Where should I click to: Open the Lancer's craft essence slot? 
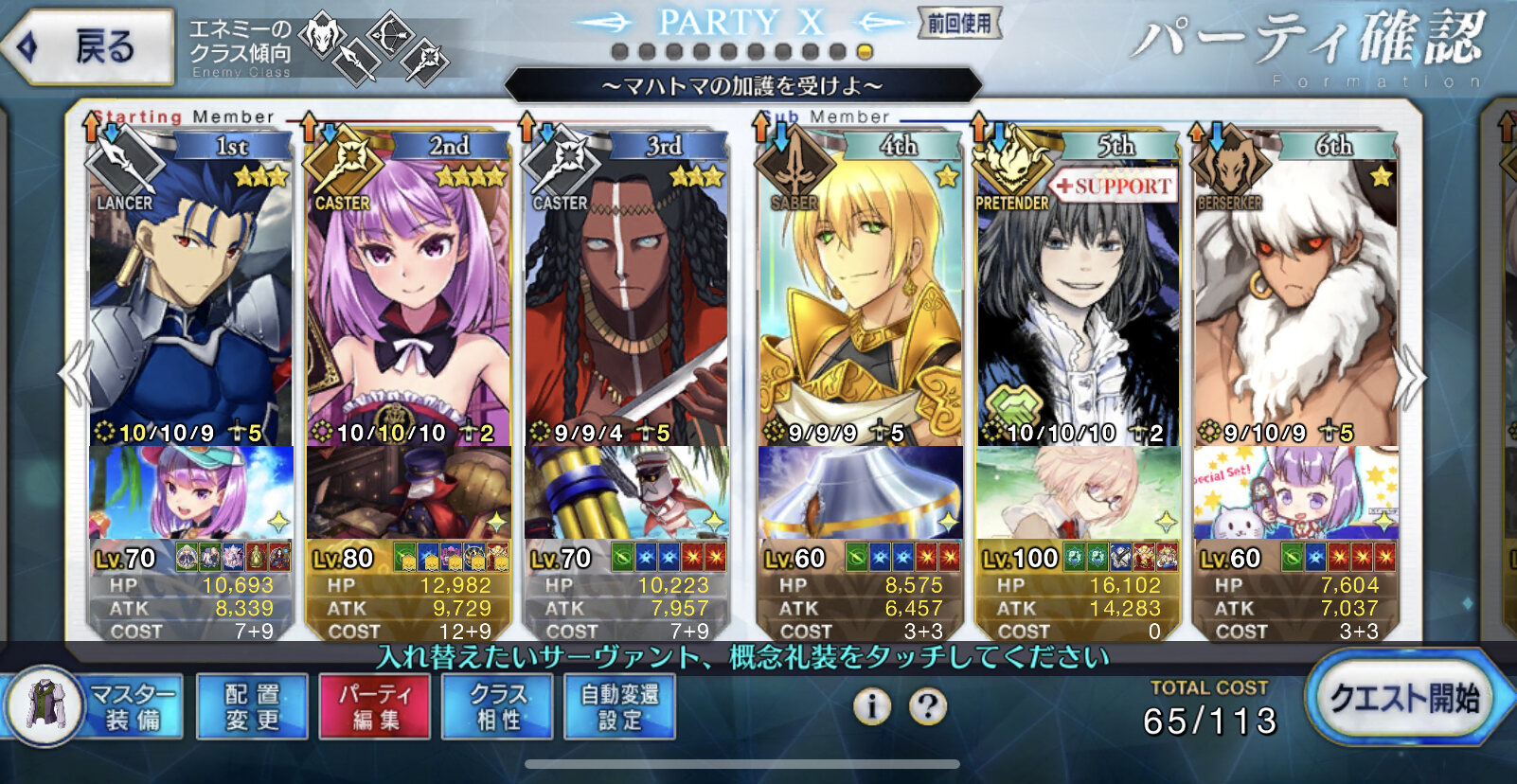coord(190,492)
